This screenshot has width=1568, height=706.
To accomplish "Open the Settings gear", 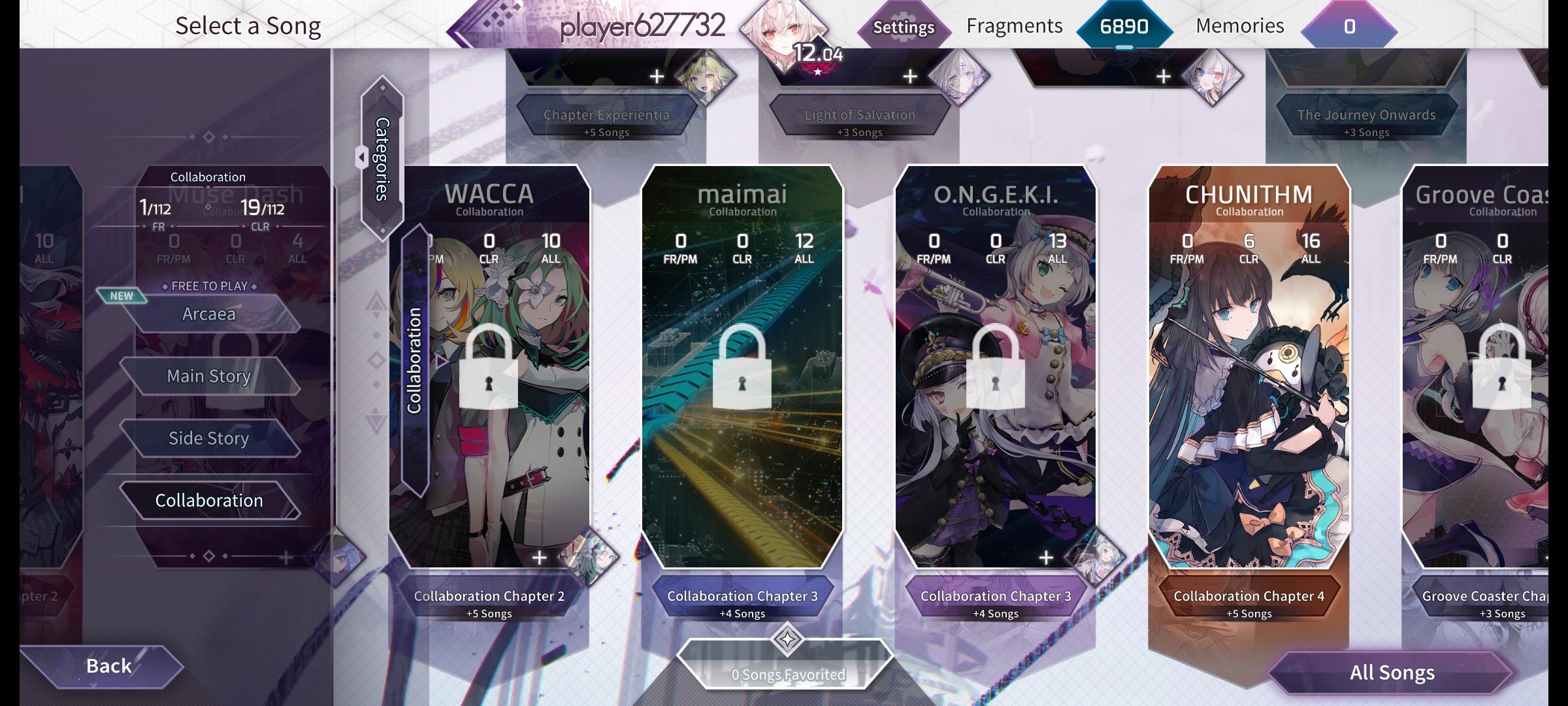I will (904, 27).
